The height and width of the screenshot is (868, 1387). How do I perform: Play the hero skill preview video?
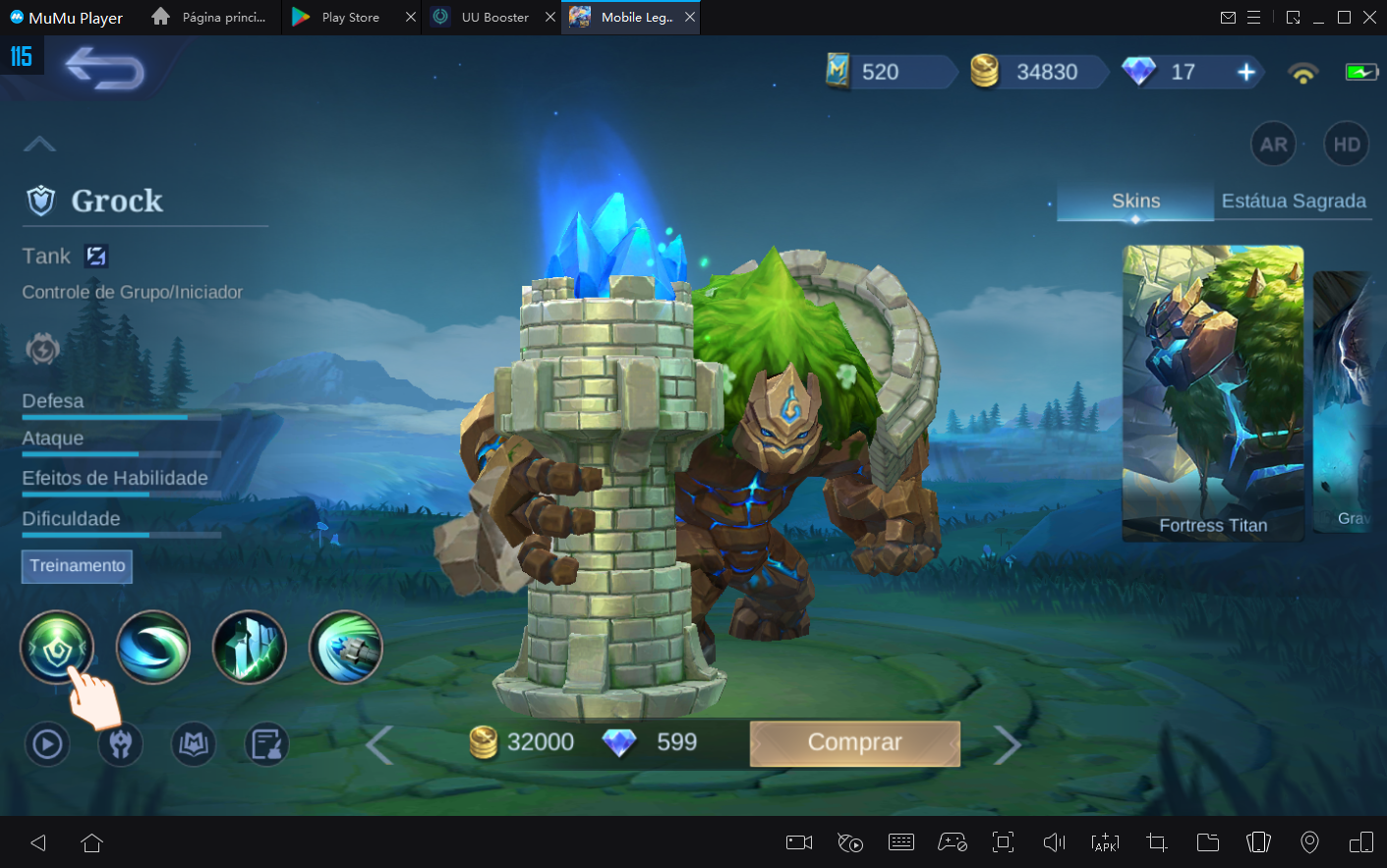coord(46,744)
